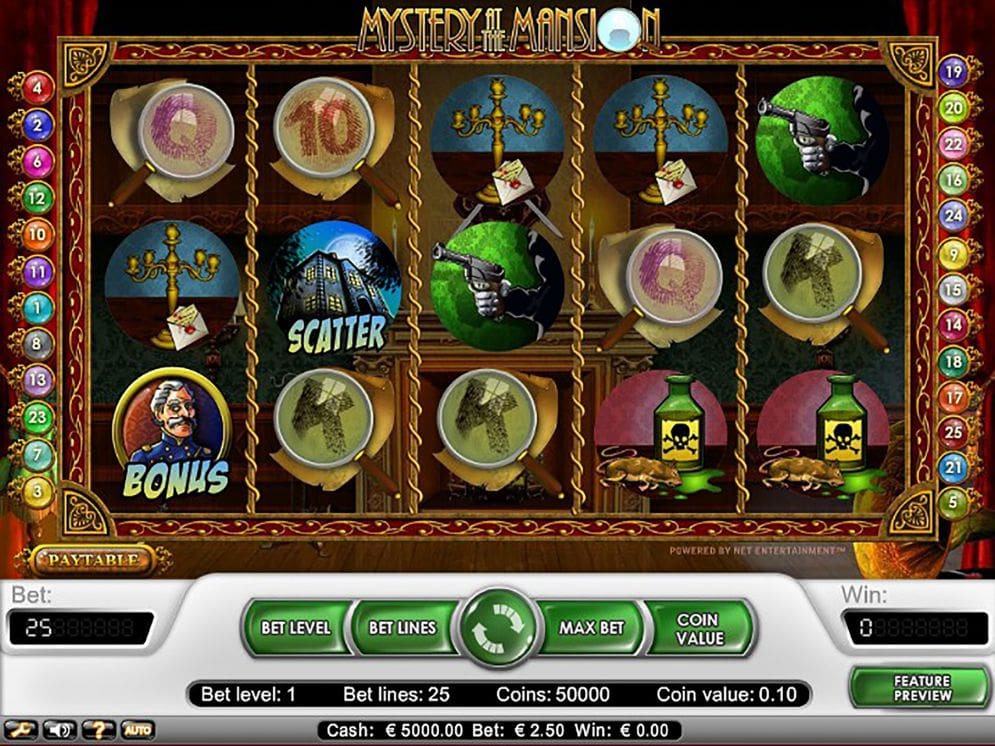This screenshot has width=995, height=746.
Task: Click payline 19 marker
Action: (954, 71)
